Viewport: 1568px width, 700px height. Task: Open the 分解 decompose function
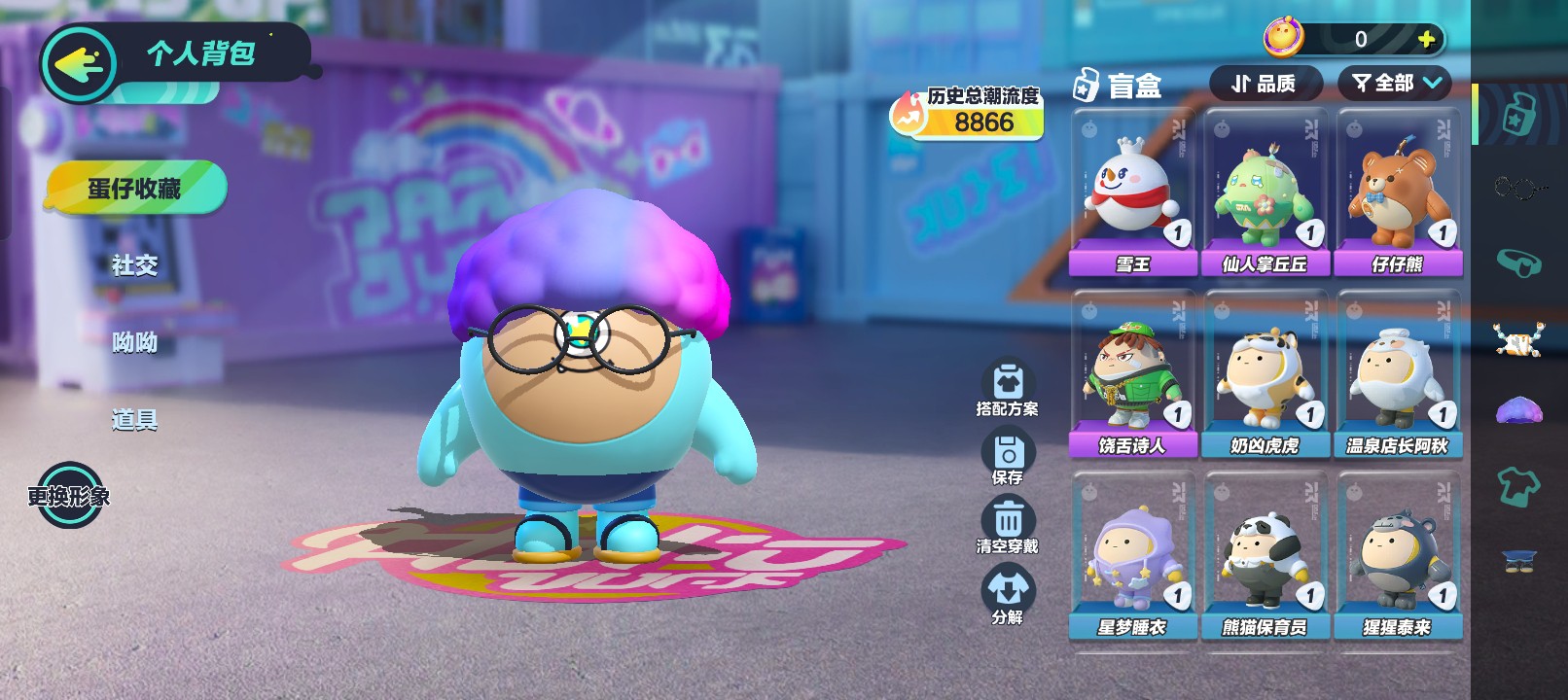tap(1008, 595)
